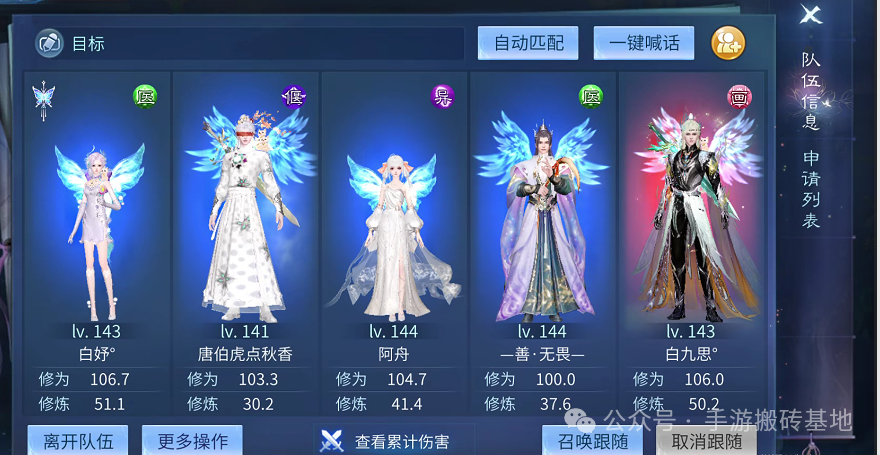The width and height of the screenshot is (880, 455).
Task: Open the 申请列表 application list tab
Action: [x=811, y=190]
